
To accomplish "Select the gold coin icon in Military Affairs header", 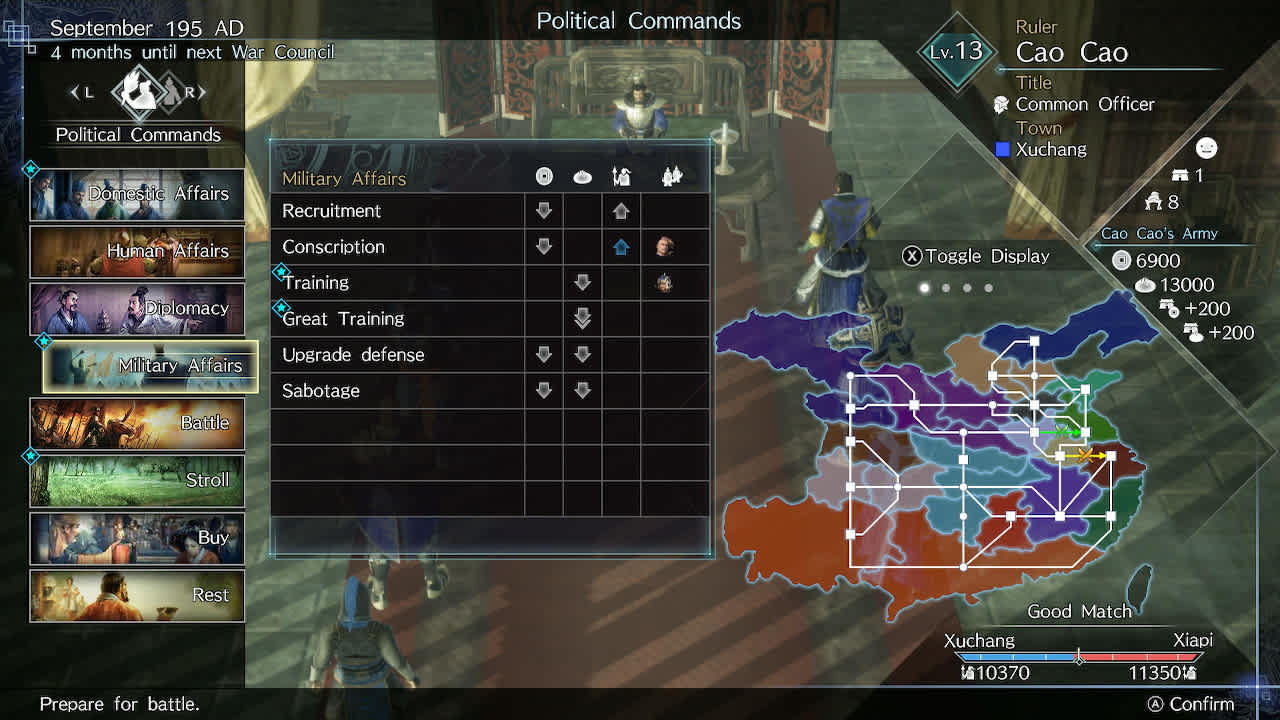I will [x=544, y=176].
